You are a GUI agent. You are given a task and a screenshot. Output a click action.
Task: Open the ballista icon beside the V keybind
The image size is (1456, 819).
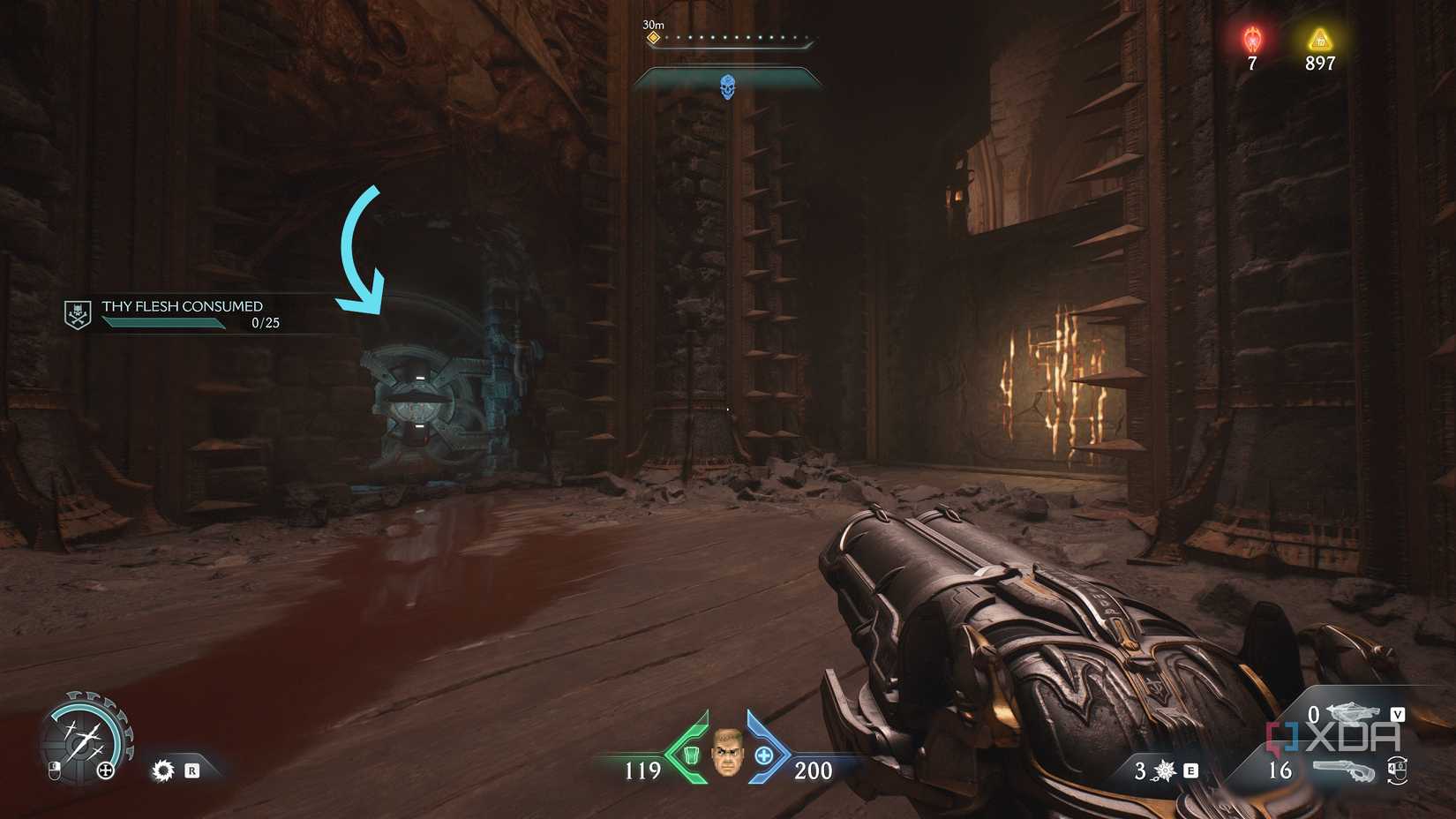pos(1354,711)
